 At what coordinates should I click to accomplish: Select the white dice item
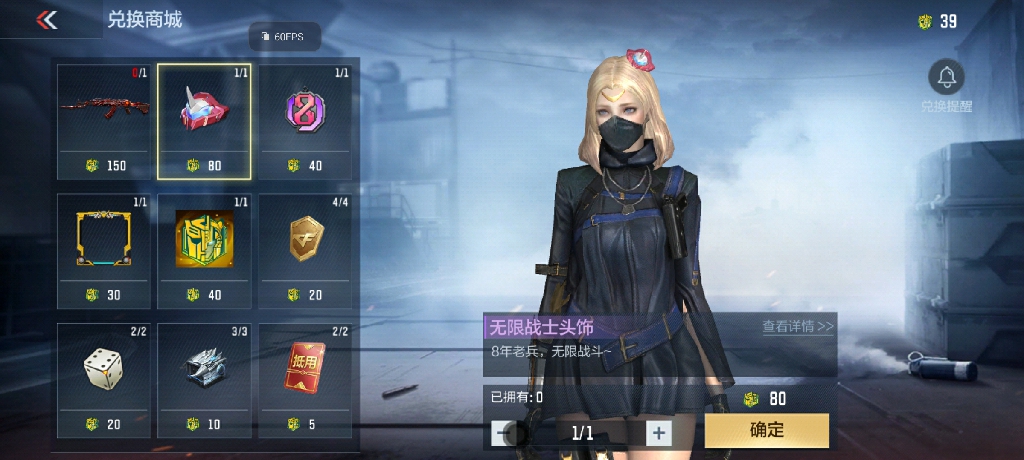point(104,370)
